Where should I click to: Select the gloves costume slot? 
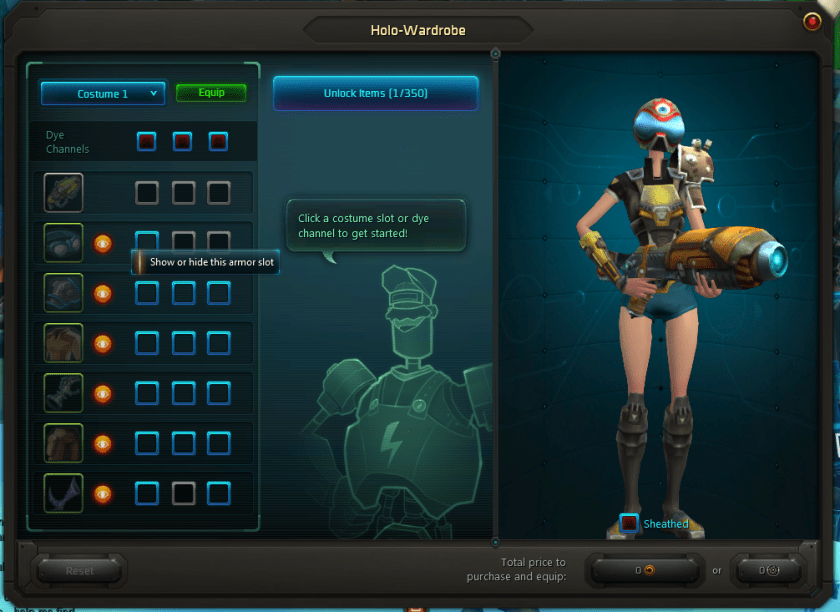(x=63, y=393)
